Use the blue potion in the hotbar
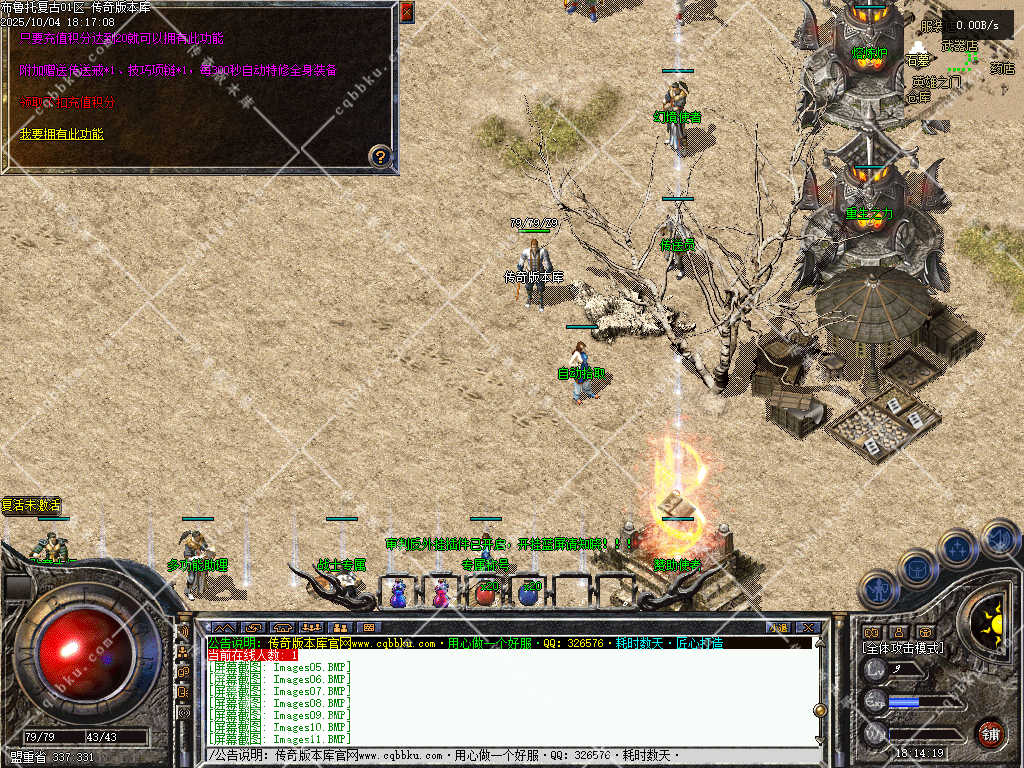1024x768 pixels. tap(528, 594)
